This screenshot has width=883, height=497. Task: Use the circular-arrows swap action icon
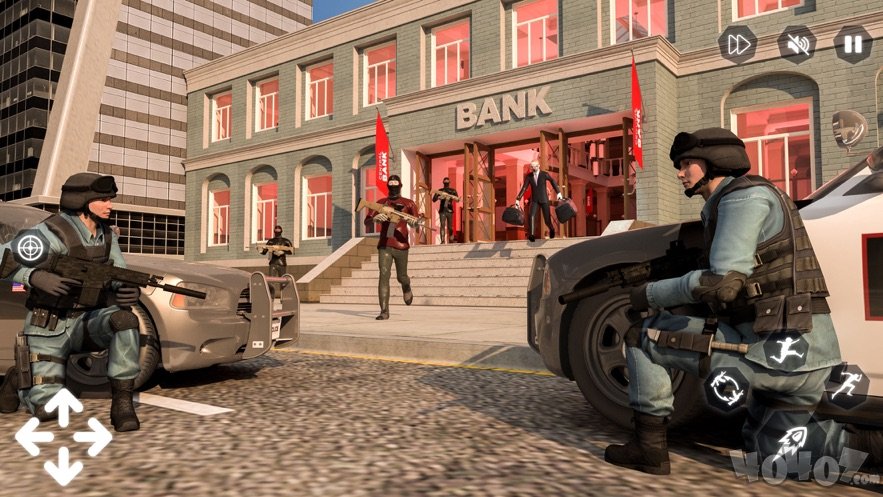click(727, 389)
